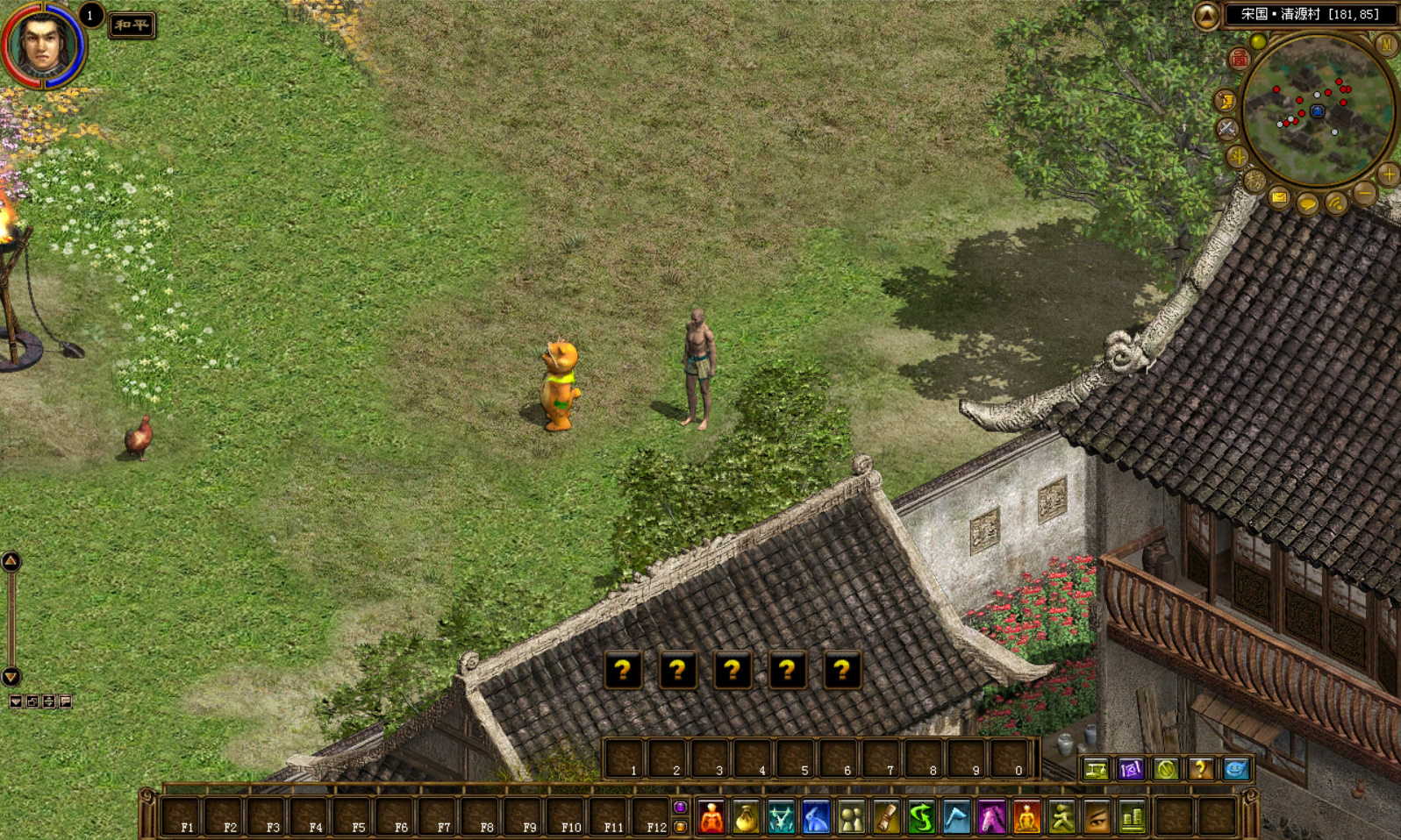Image resolution: width=1401 pixels, height=840 pixels.
Task: Open the mail envelope icon
Action: click(x=1279, y=198)
